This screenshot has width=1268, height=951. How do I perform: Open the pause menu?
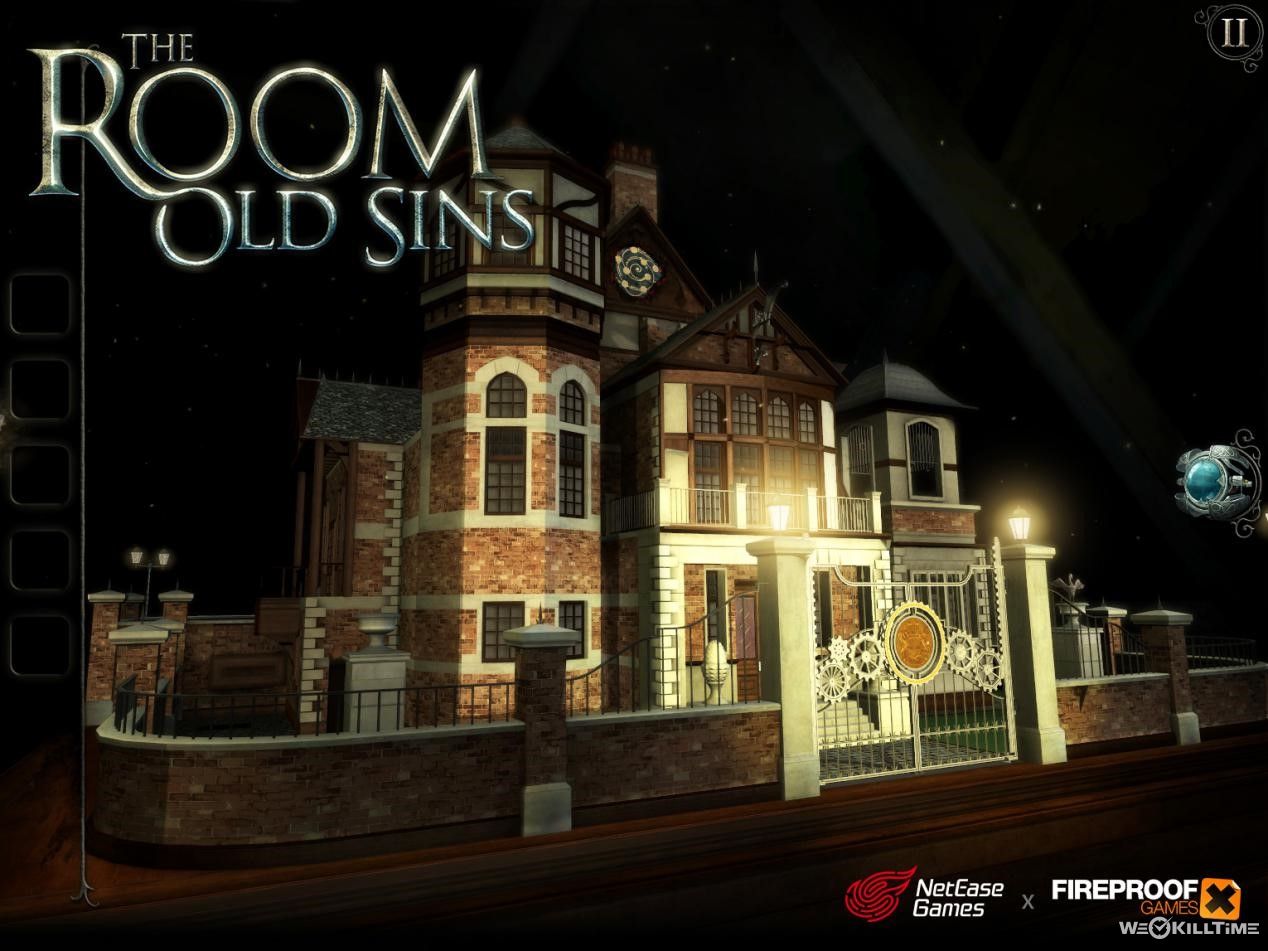tap(1233, 35)
